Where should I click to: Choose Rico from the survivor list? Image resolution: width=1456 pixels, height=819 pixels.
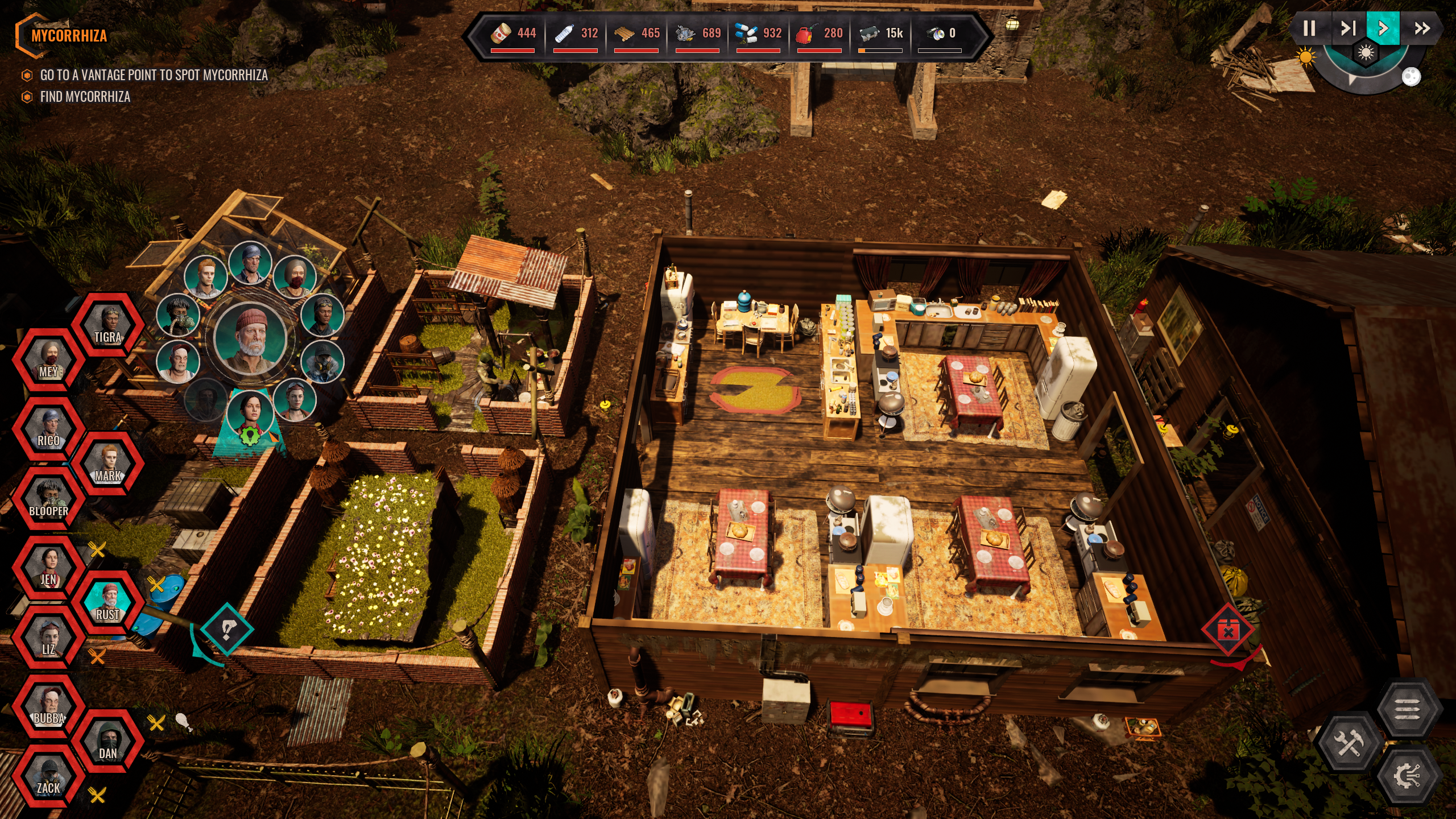(49, 429)
